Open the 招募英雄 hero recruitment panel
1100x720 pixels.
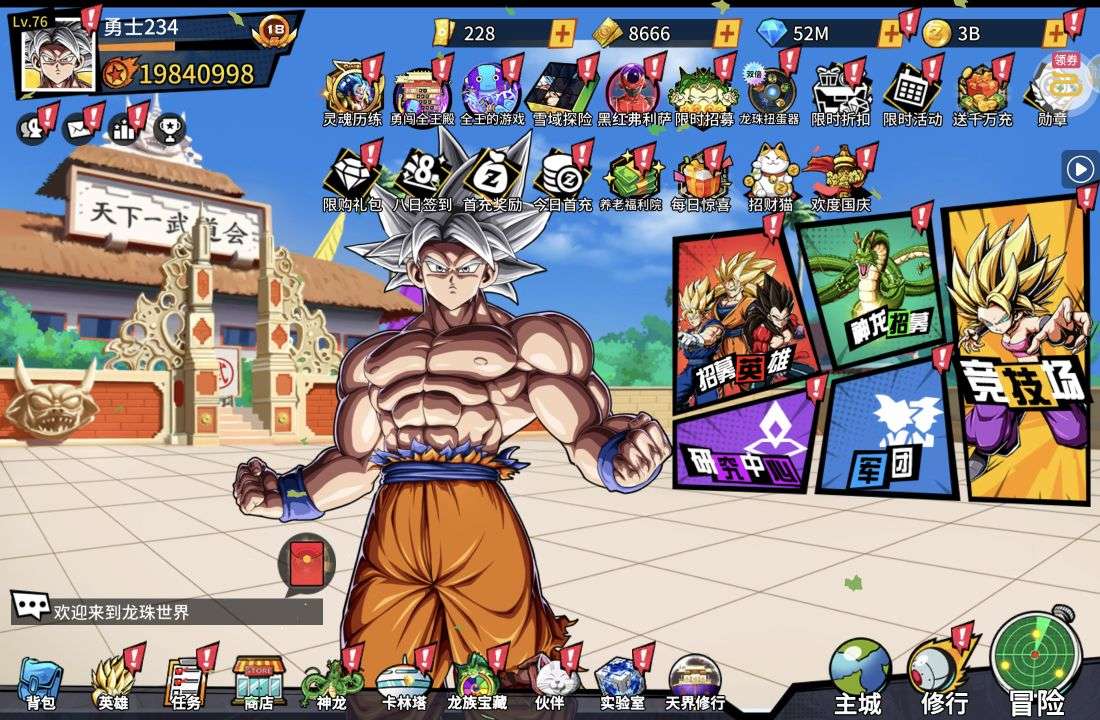point(740,320)
